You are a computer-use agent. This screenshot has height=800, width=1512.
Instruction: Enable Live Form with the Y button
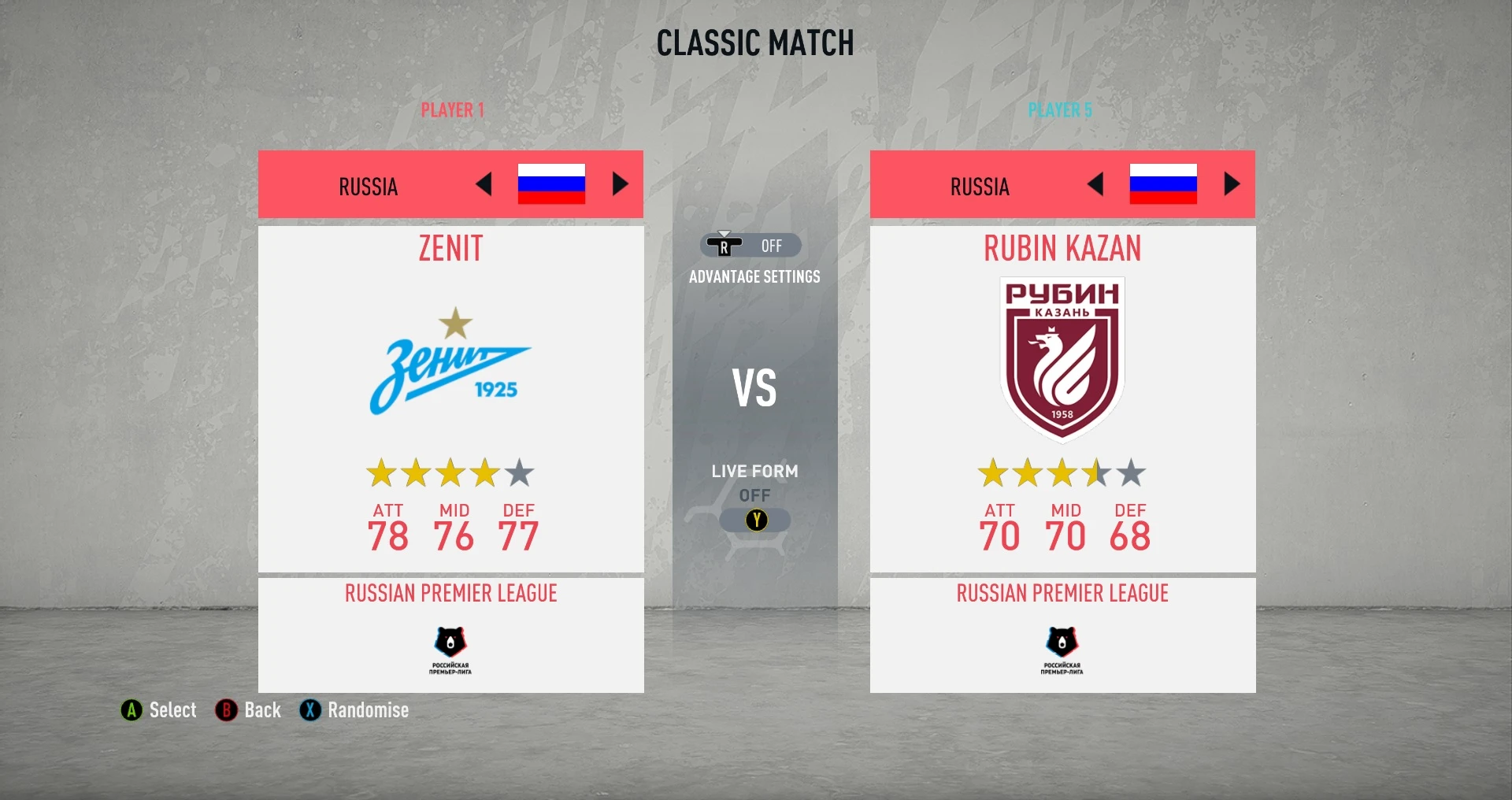756,520
